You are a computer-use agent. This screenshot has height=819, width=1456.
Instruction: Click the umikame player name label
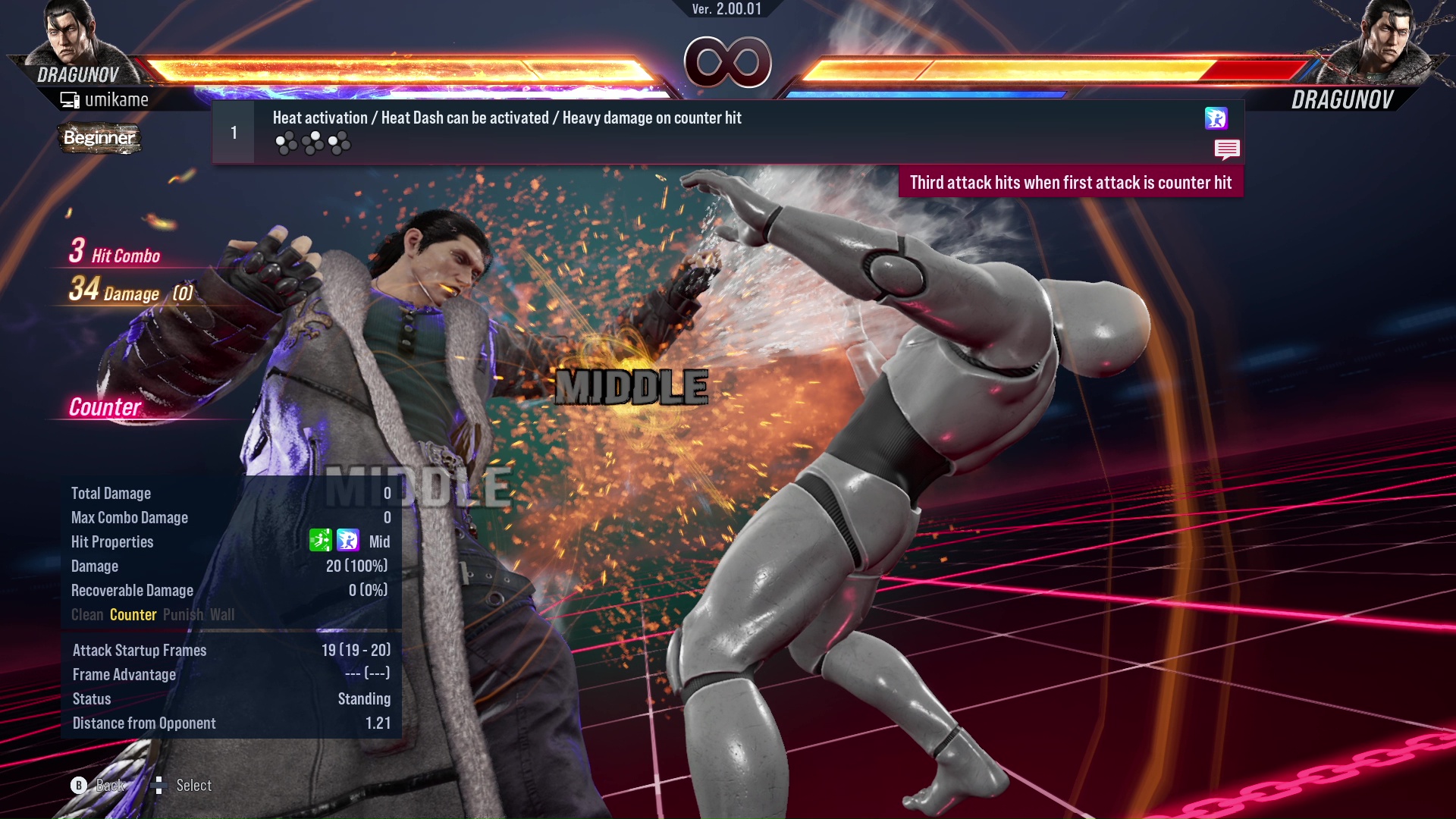(118, 99)
